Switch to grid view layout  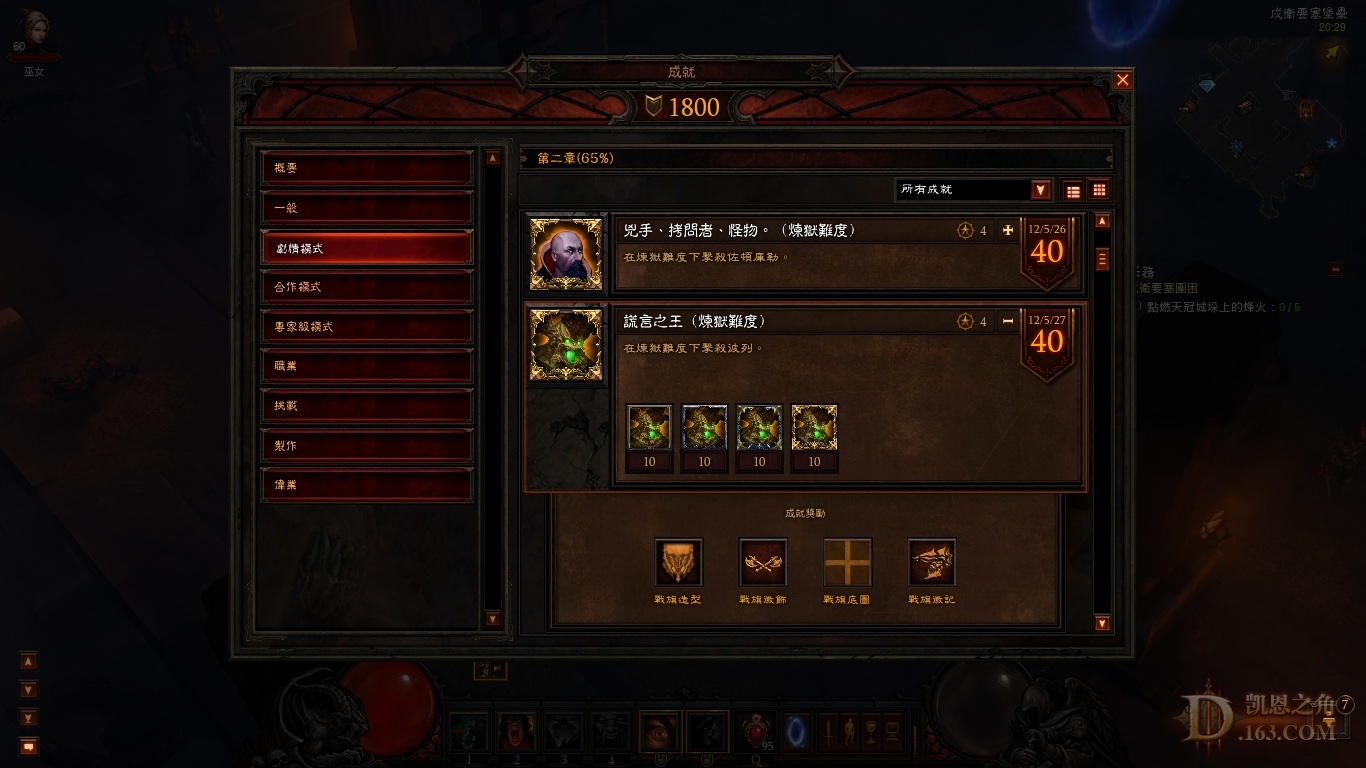coord(1099,190)
